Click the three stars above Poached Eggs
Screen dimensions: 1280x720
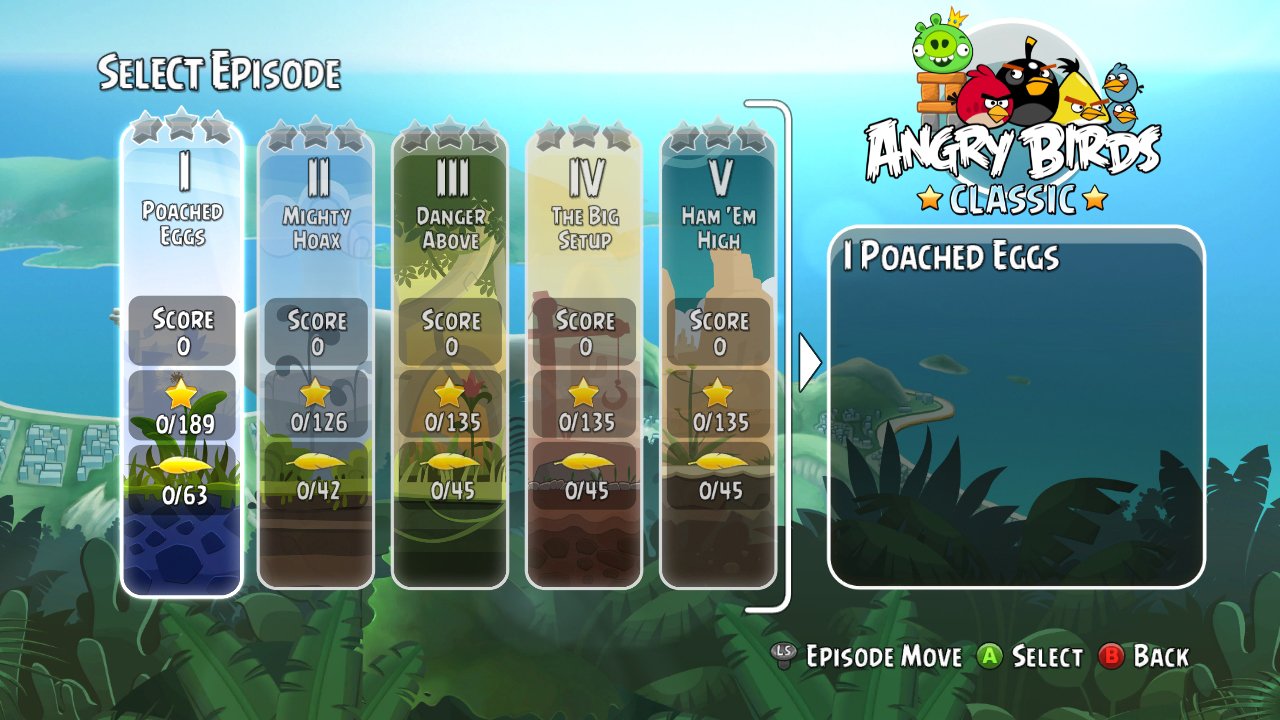pos(181,128)
